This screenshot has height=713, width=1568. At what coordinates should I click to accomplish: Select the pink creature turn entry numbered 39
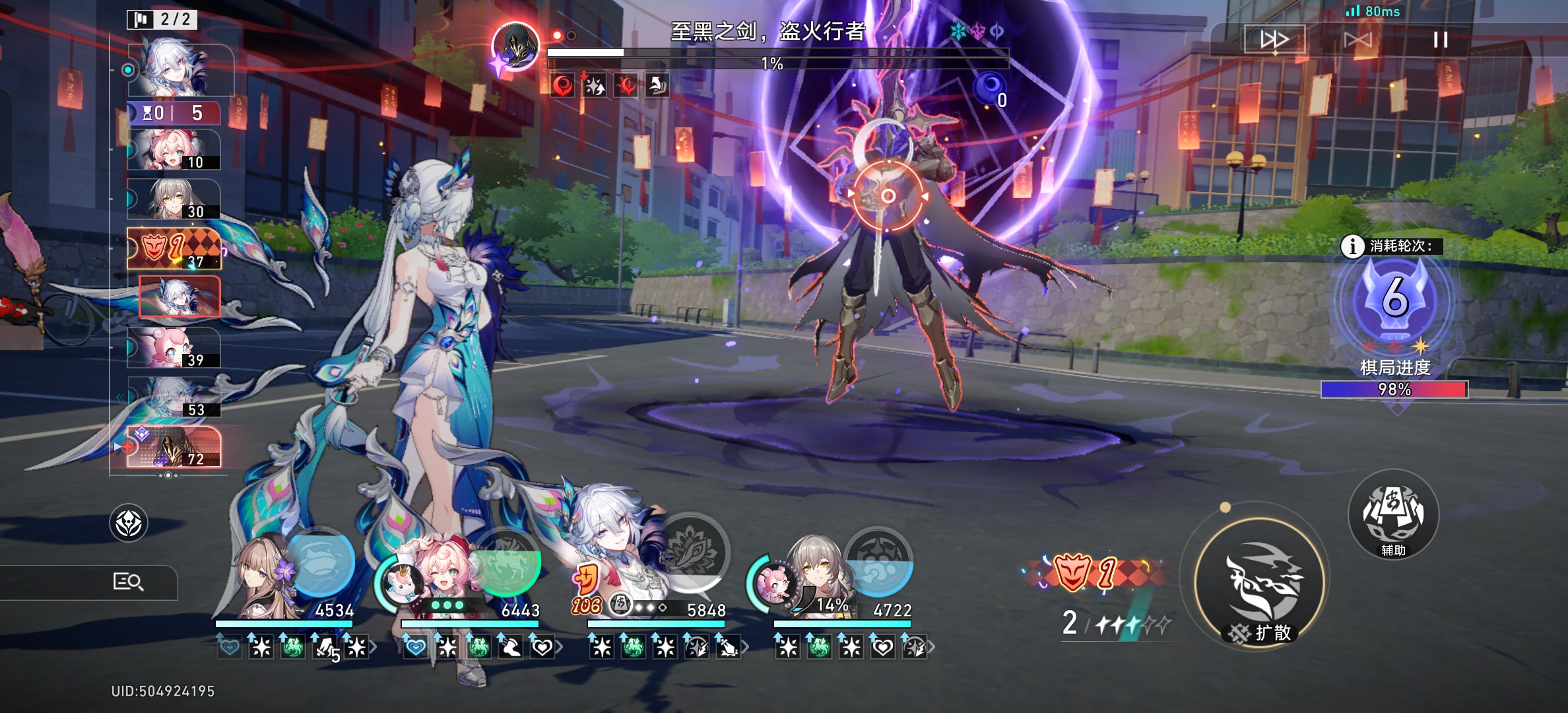(x=174, y=348)
